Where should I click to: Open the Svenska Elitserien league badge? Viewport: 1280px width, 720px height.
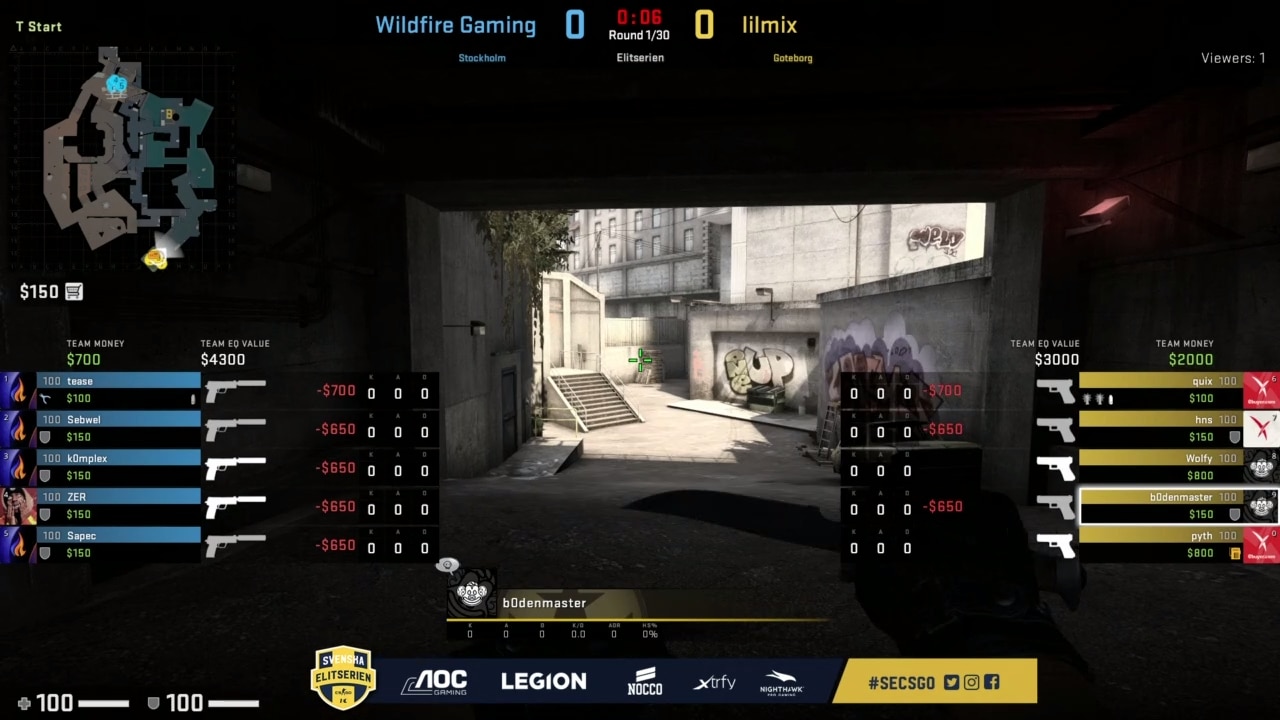[343, 678]
